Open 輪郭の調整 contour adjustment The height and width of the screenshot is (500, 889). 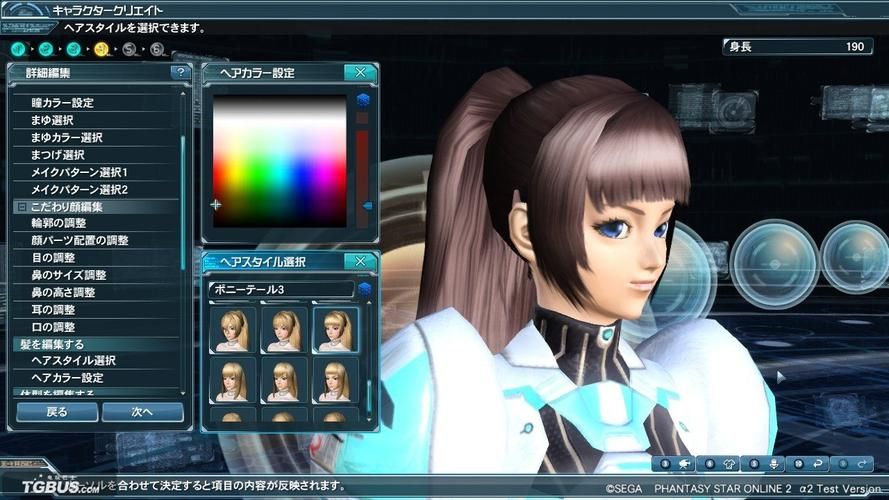59,223
